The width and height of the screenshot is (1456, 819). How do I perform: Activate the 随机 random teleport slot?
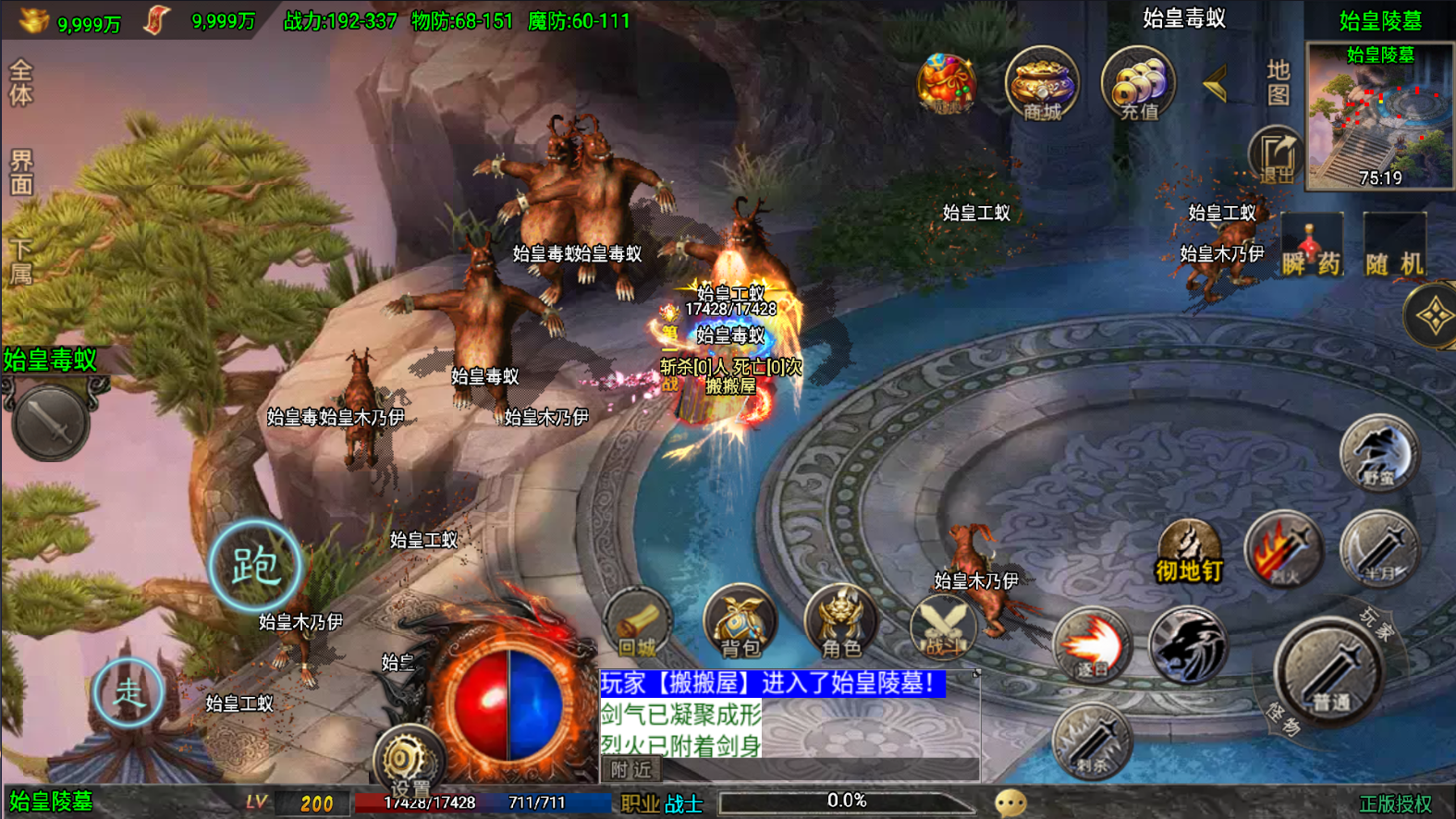[1395, 246]
